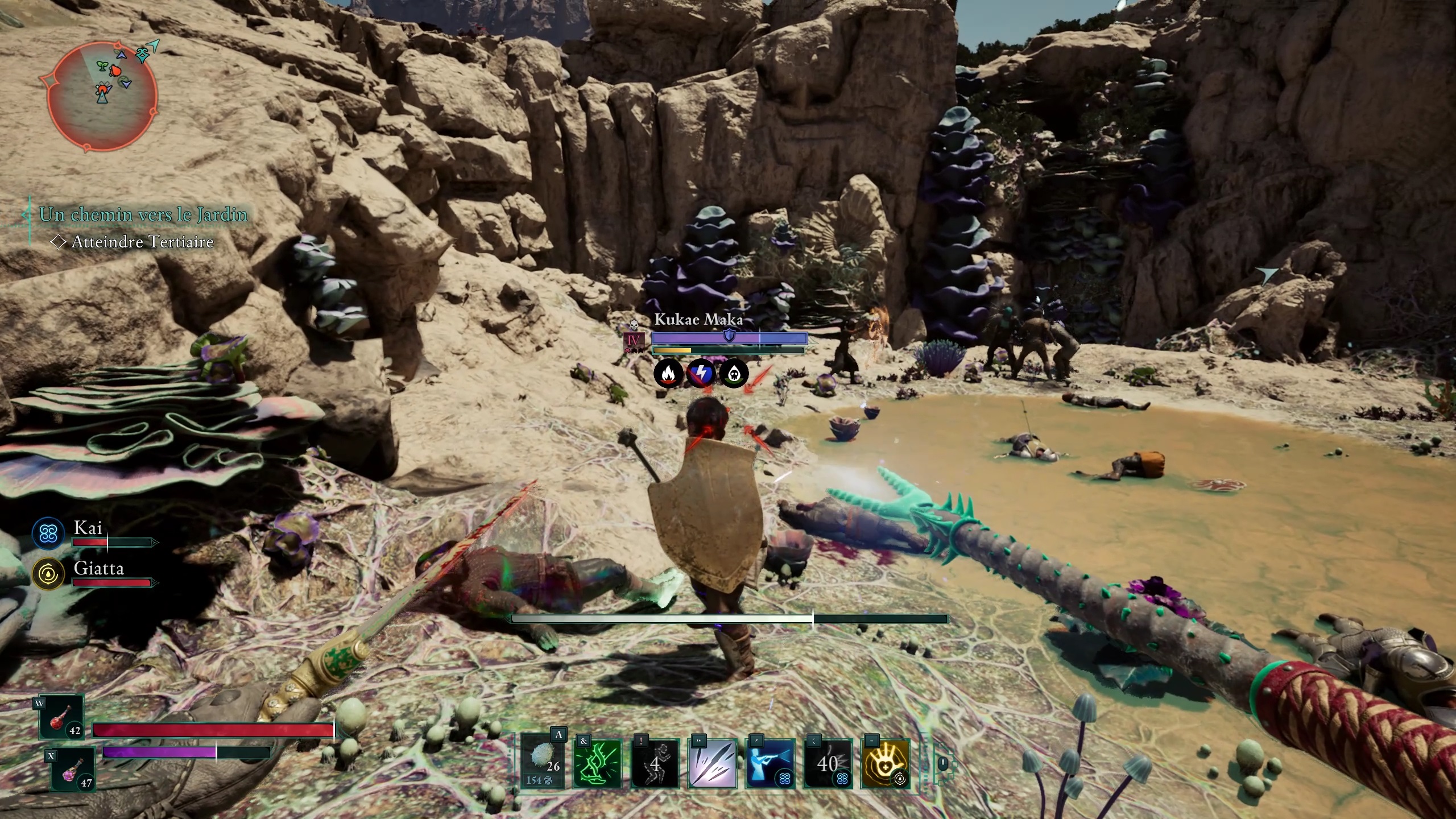Activate Giatta's golden healing hand ability
Image resolution: width=1456 pixels, height=819 pixels.
tap(885, 763)
